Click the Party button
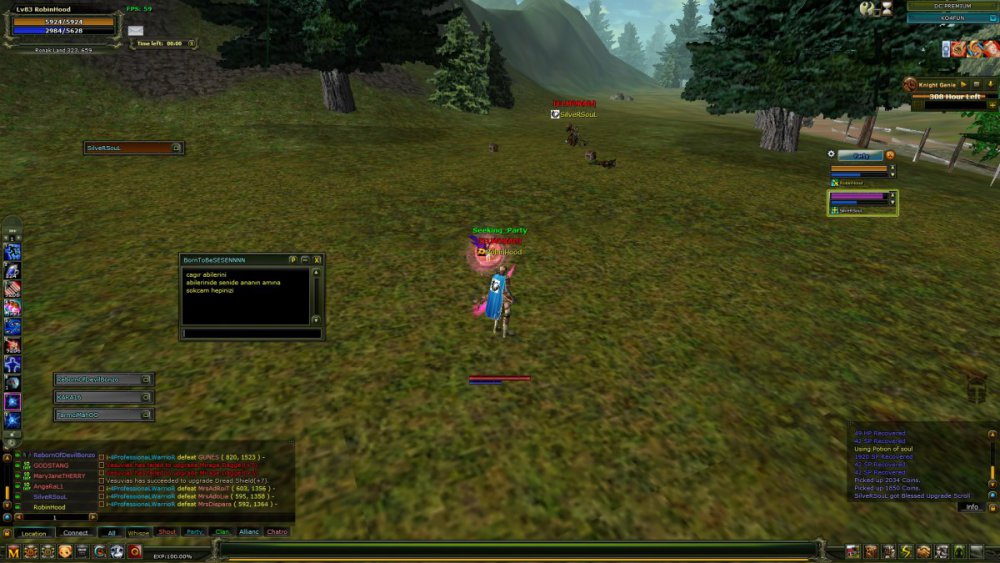Image resolution: width=1000 pixels, height=563 pixels. (x=861, y=155)
